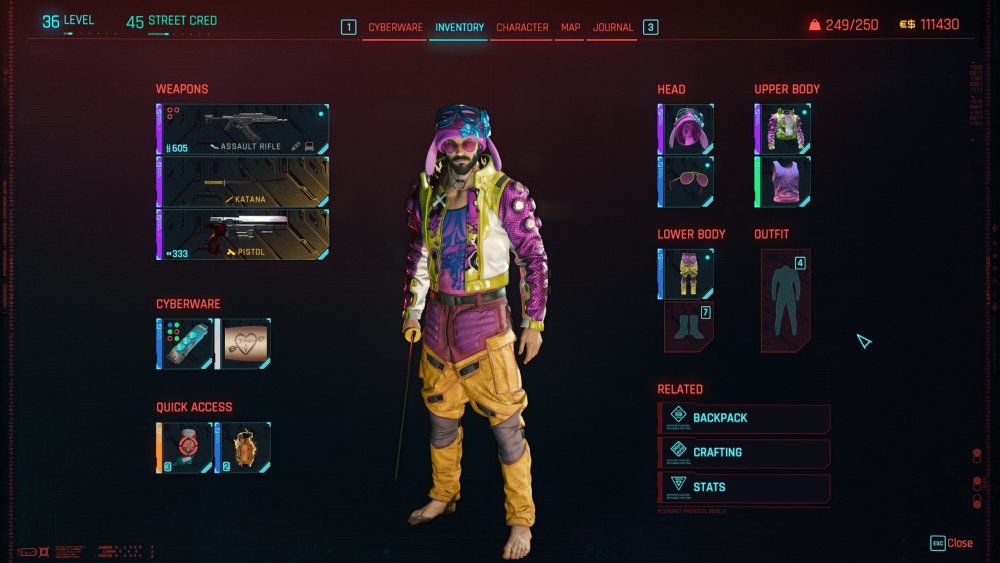1000x563 pixels.
Task: Select the green-dotted arm cyberware slot
Action: pyautogui.click(x=185, y=344)
